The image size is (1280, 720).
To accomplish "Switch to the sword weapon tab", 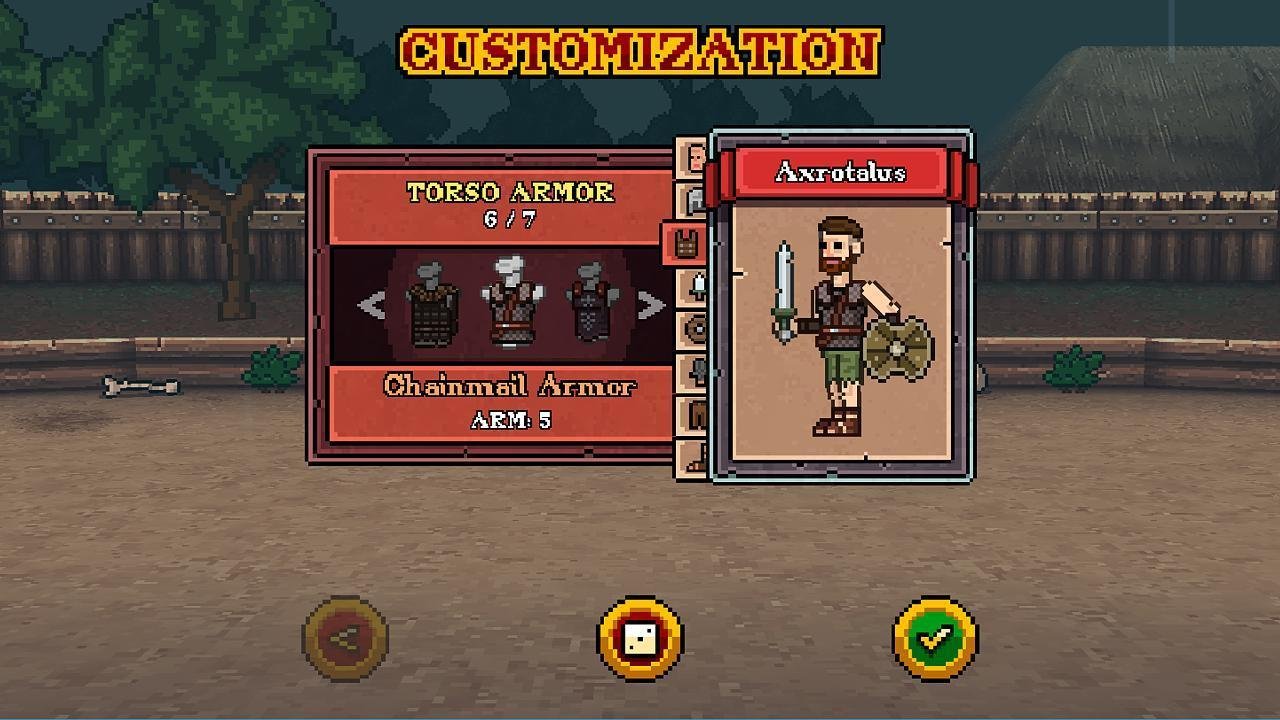I will [x=694, y=286].
